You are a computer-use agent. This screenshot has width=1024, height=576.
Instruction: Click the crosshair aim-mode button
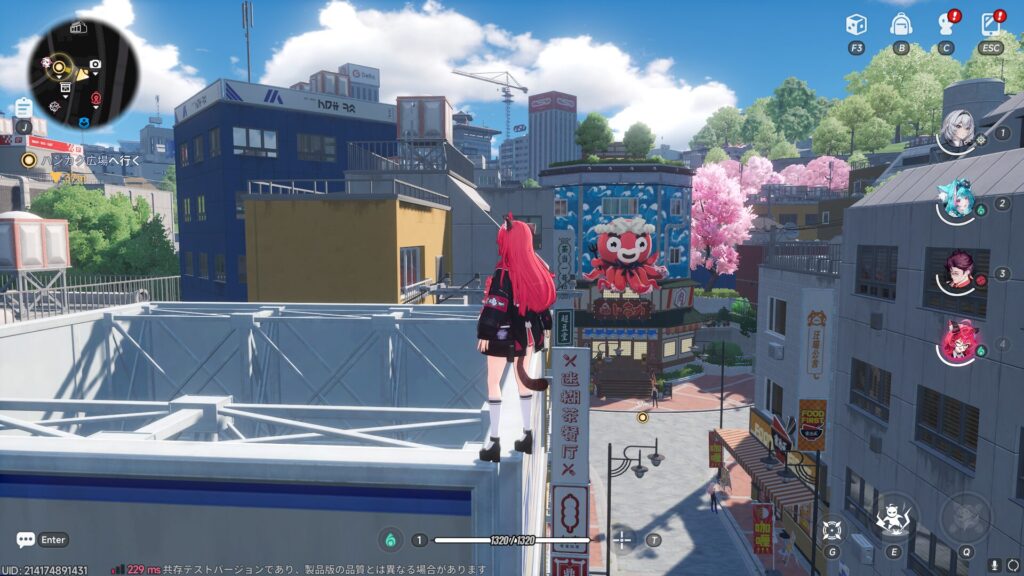622,540
